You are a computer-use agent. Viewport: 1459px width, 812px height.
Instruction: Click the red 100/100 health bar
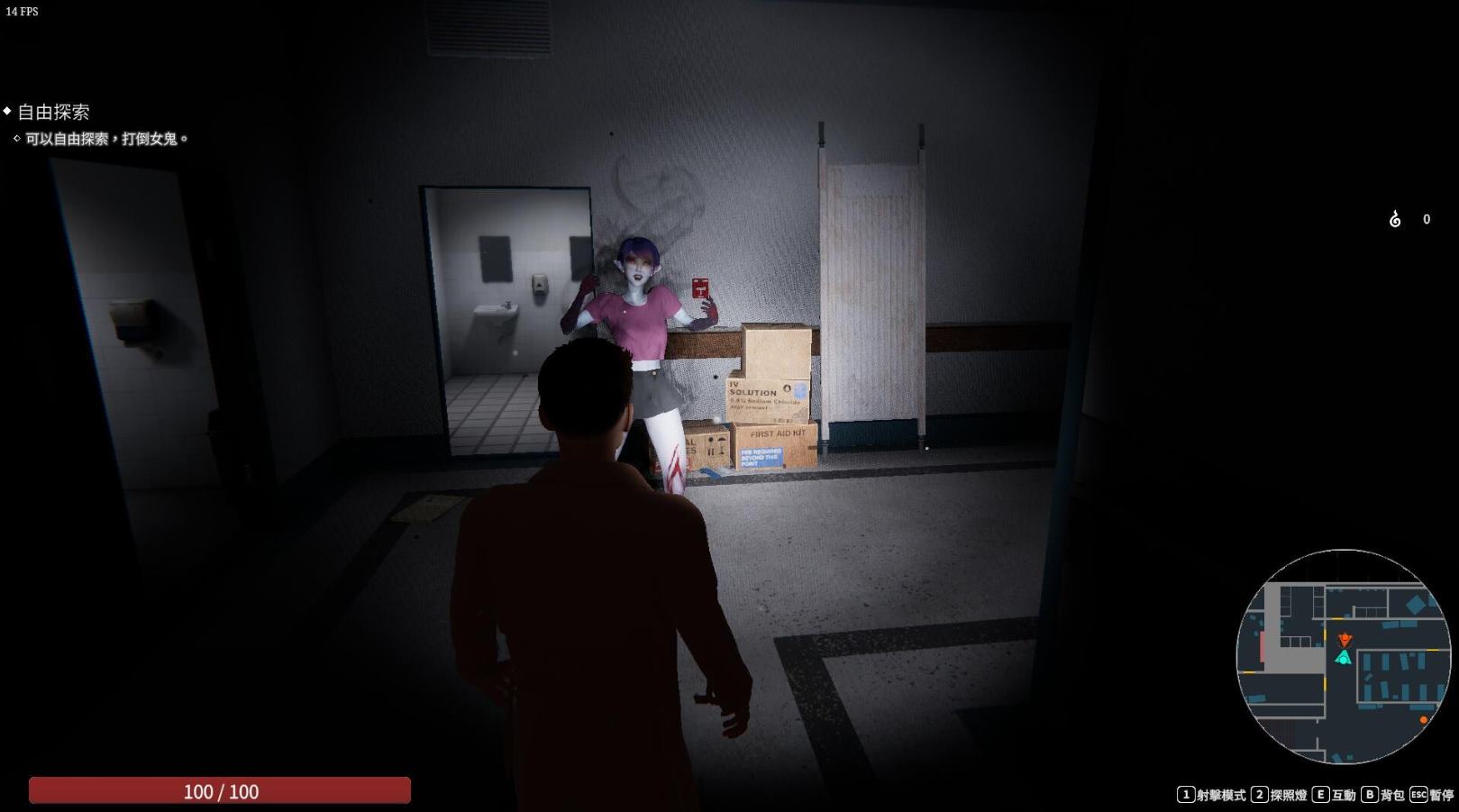219,791
